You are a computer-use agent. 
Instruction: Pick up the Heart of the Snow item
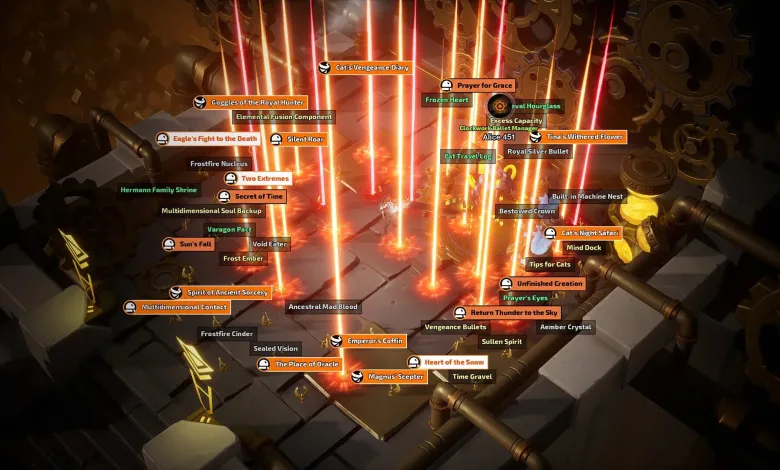454,362
